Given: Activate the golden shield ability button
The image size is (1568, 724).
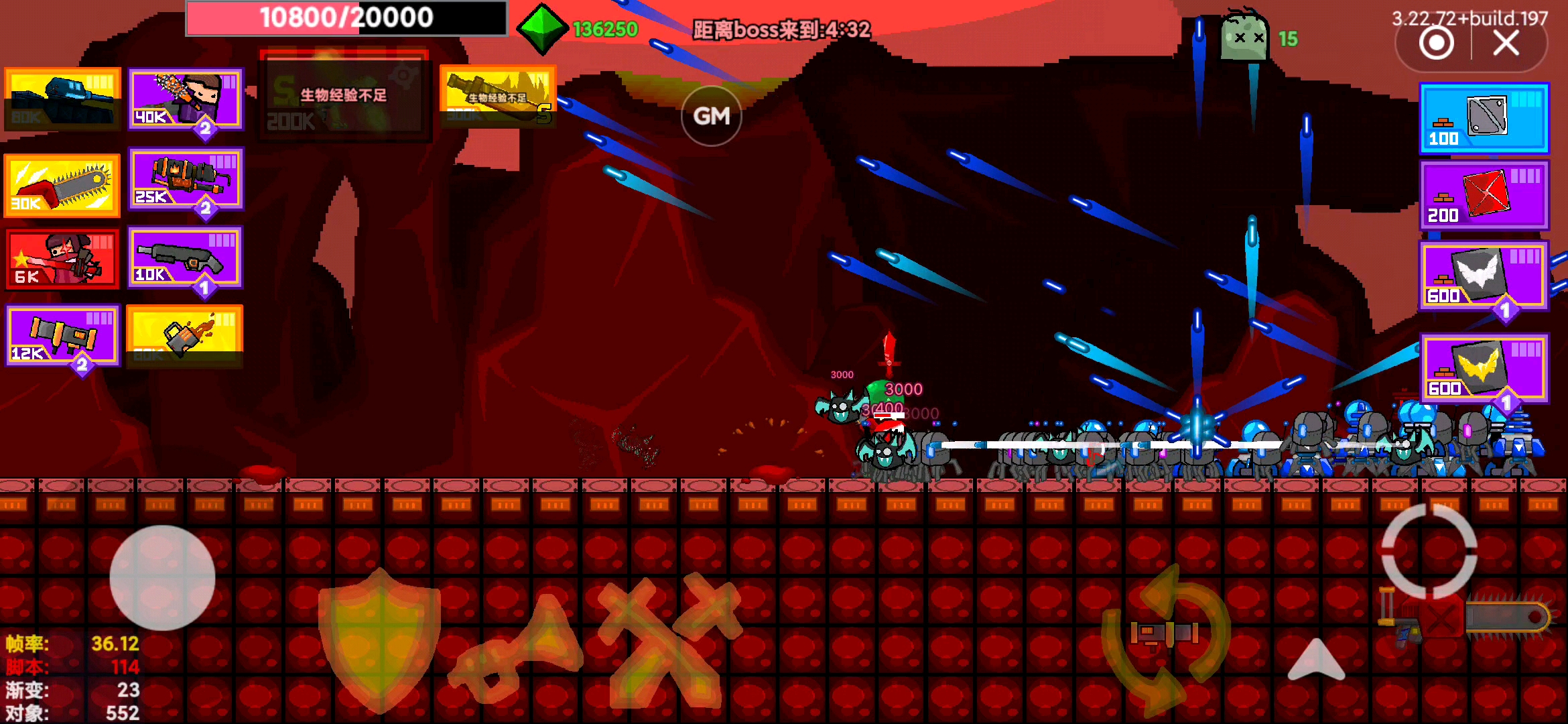Looking at the screenshot, I should [379, 639].
